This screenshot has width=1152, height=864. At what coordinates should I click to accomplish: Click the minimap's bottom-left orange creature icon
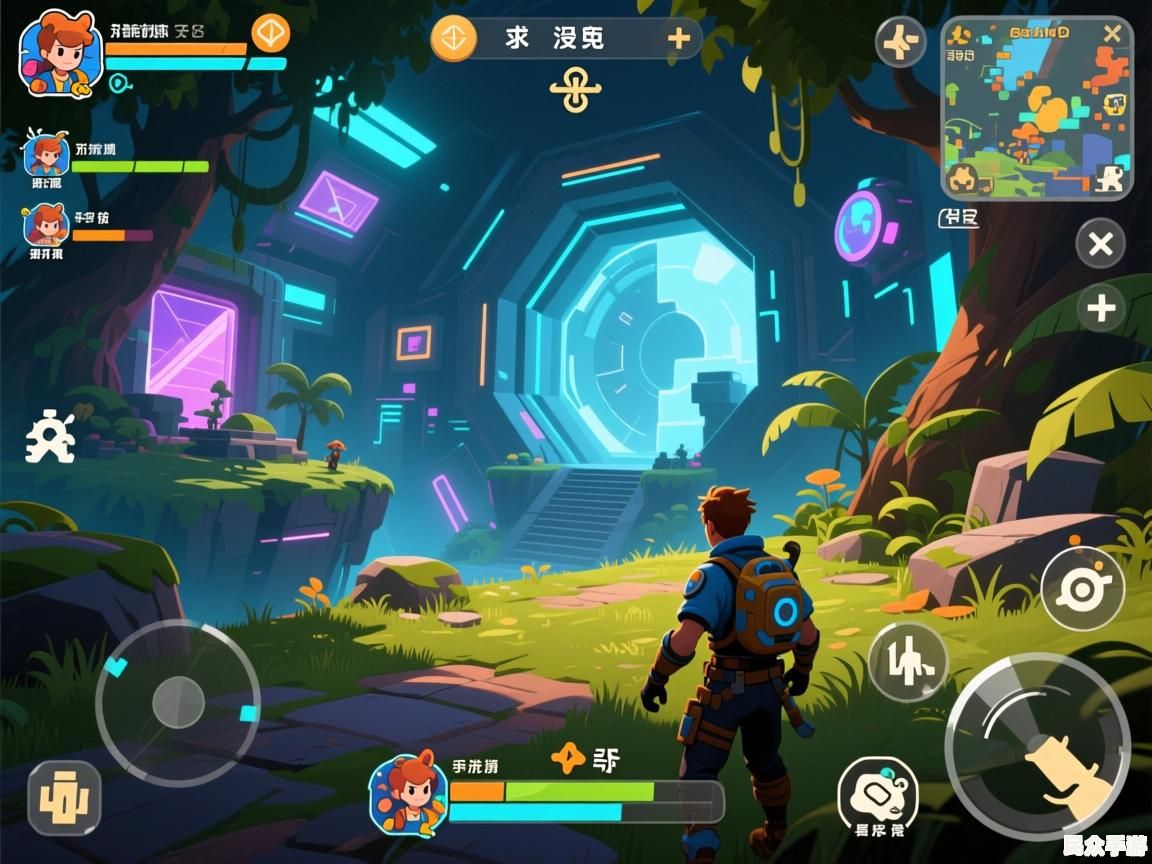pos(963,179)
